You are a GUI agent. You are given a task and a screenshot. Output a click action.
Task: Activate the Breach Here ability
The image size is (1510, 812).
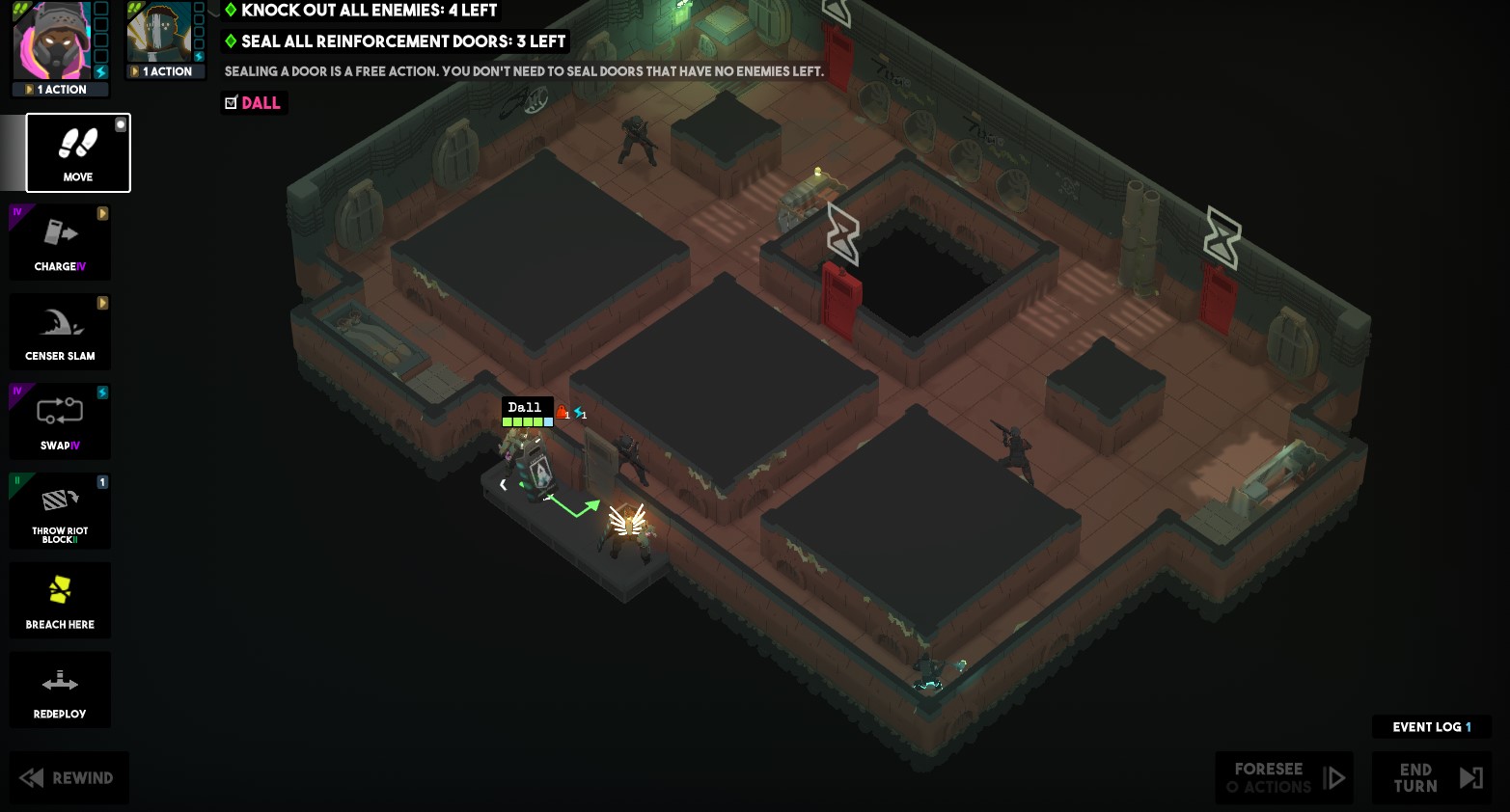click(60, 600)
